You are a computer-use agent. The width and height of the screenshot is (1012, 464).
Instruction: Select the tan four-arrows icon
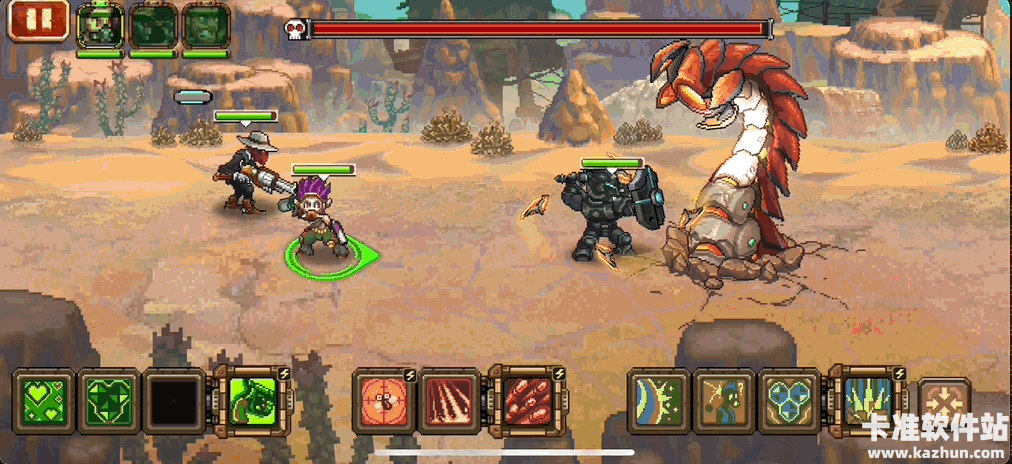tap(943, 403)
